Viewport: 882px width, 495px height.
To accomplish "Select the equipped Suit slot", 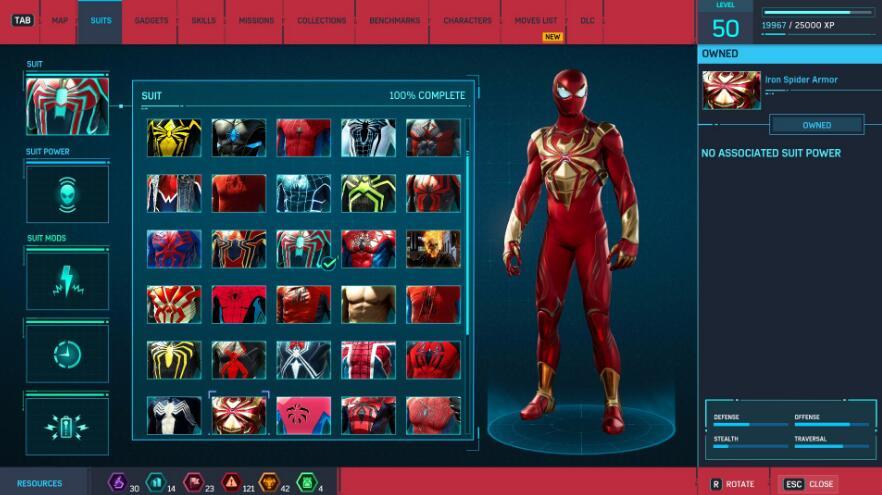I will (x=67, y=106).
